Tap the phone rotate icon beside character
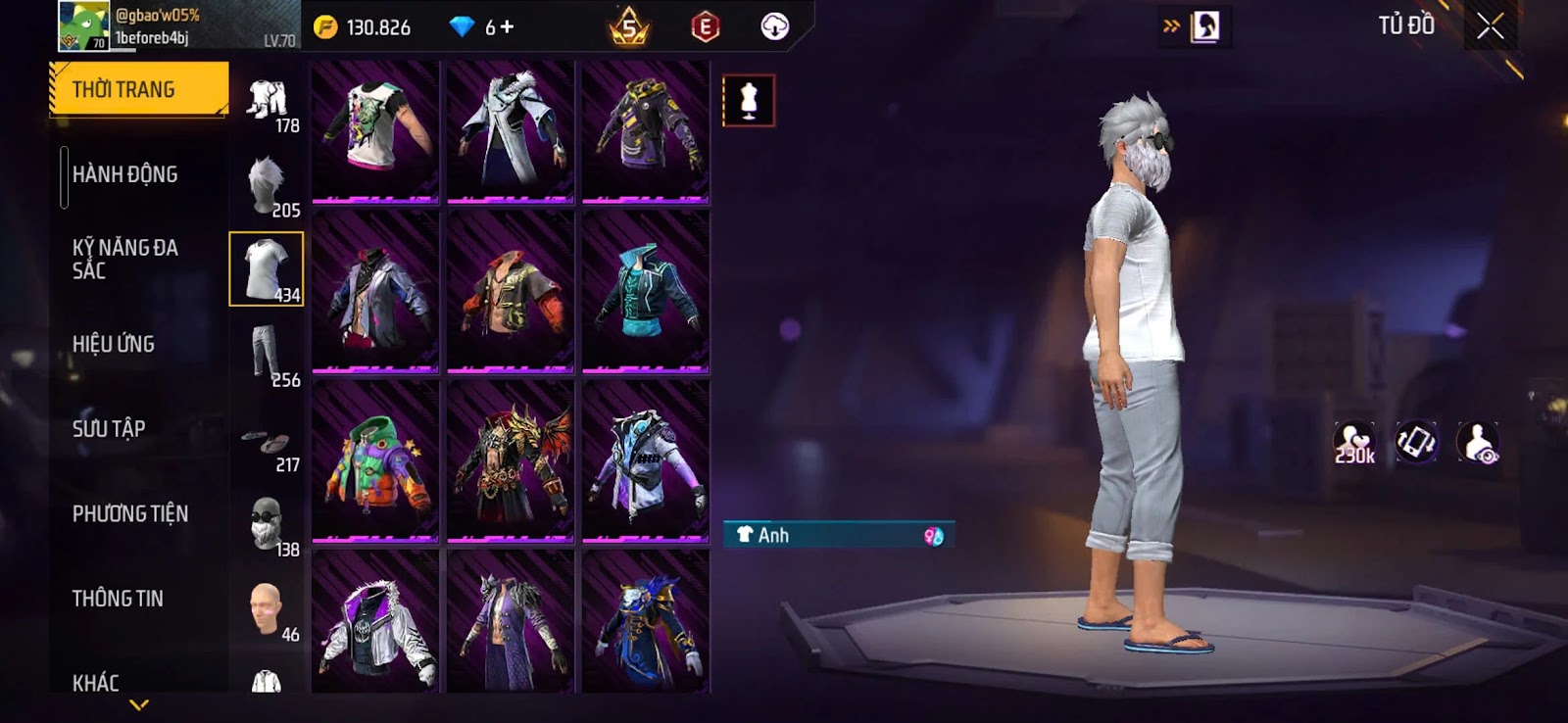1568x723 pixels. (x=1416, y=442)
